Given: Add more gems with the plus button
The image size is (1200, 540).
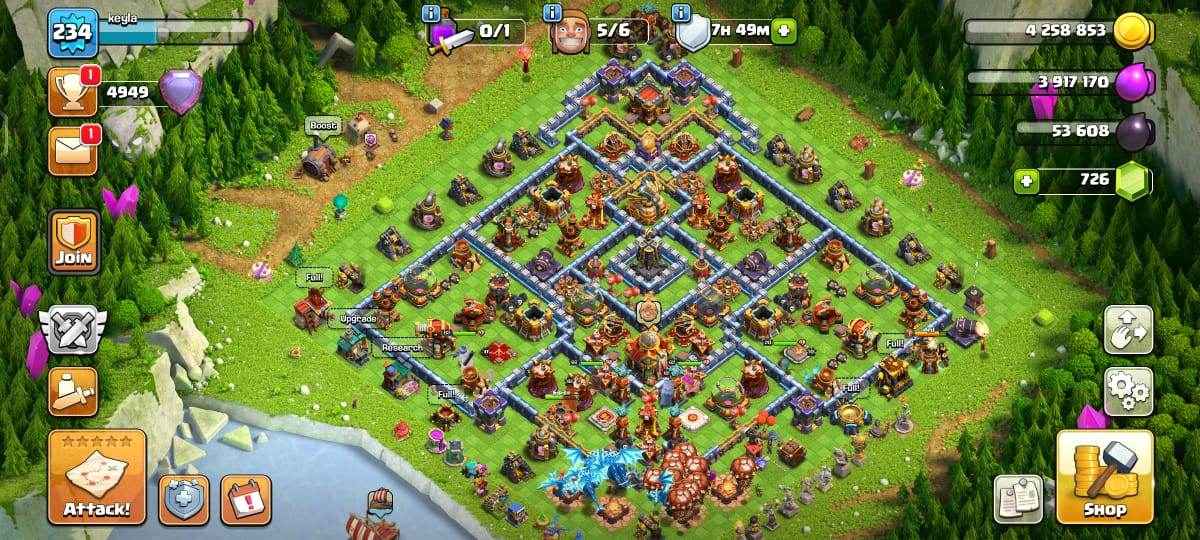Looking at the screenshot, I should click(1025, 181).
